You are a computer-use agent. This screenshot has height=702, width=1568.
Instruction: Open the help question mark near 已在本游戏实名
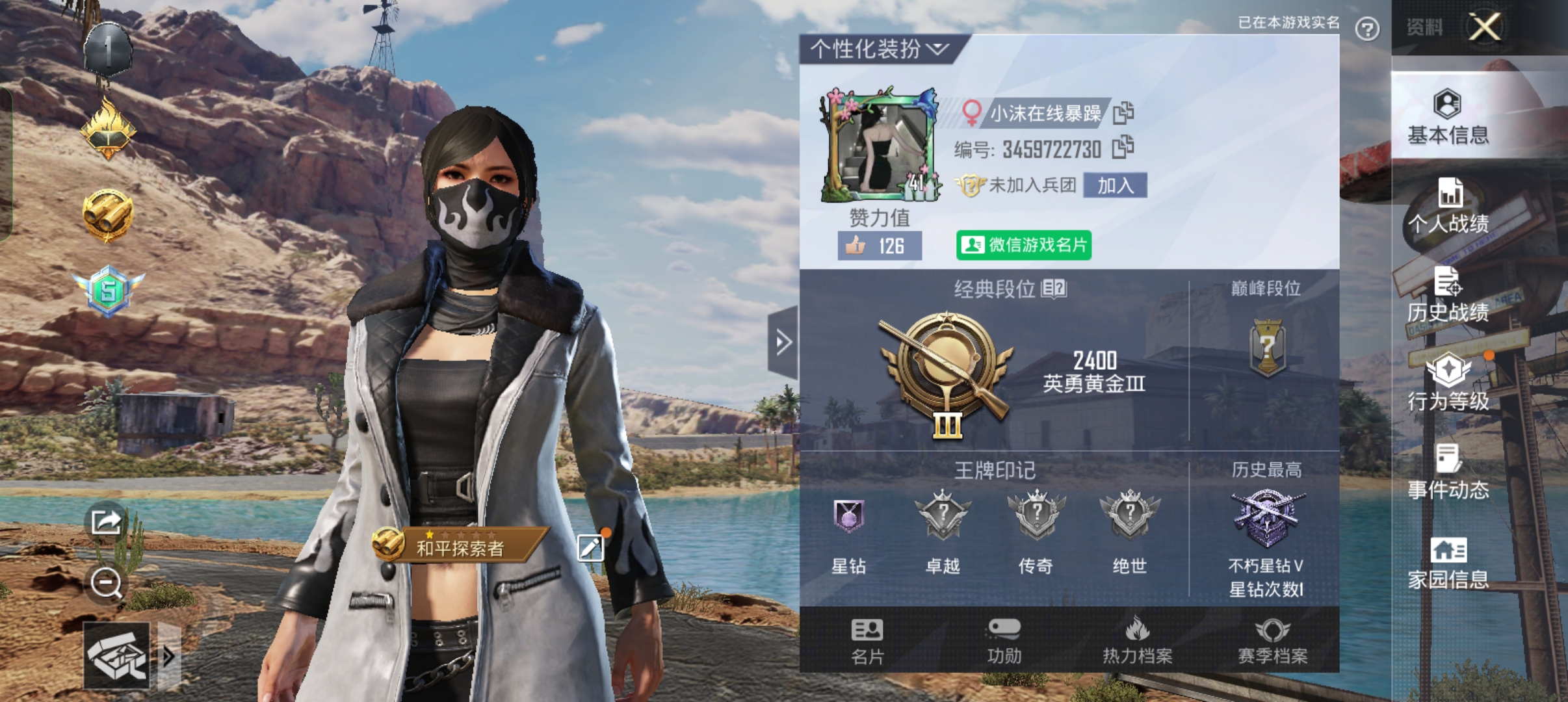1368,29
